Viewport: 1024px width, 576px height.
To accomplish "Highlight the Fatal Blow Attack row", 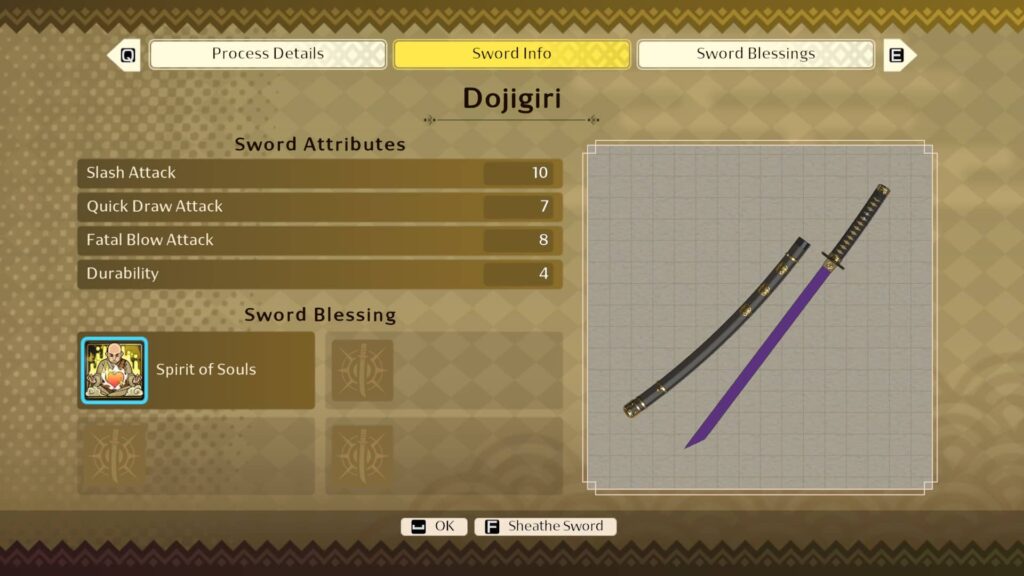I will pos(319,240).
